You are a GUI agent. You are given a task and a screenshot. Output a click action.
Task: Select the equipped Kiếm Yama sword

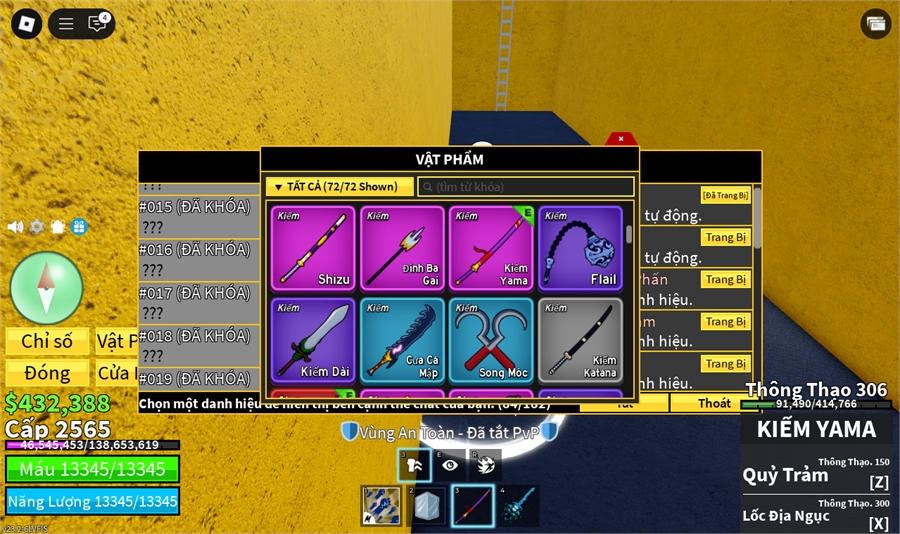(491, 248)
